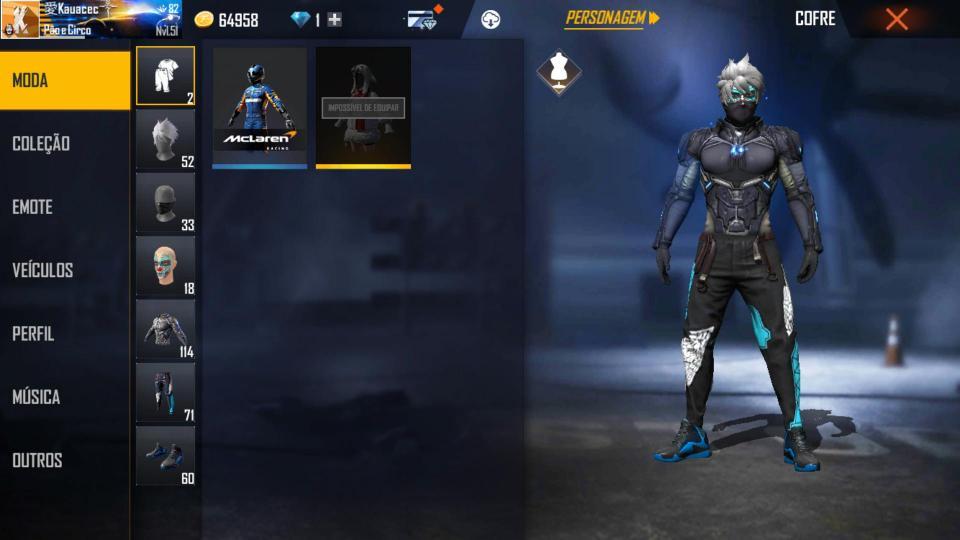Show the Veículos category

coord(65,270)
